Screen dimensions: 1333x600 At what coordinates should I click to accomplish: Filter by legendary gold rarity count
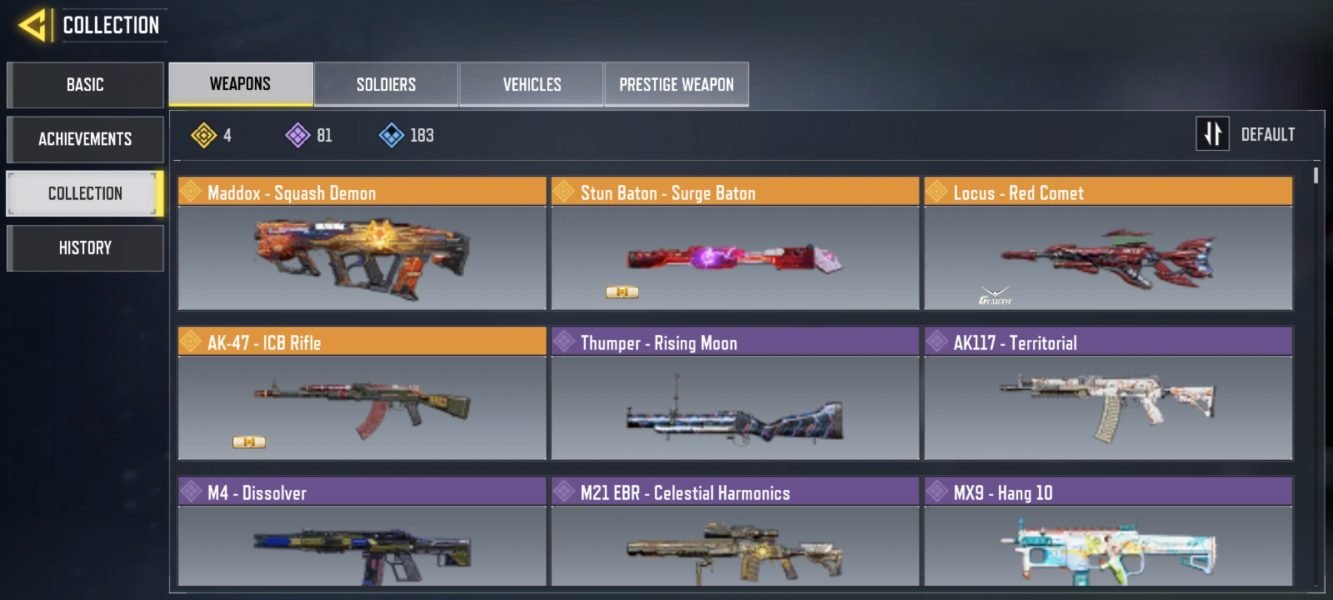pyautogui.click(x=212, y=135)
